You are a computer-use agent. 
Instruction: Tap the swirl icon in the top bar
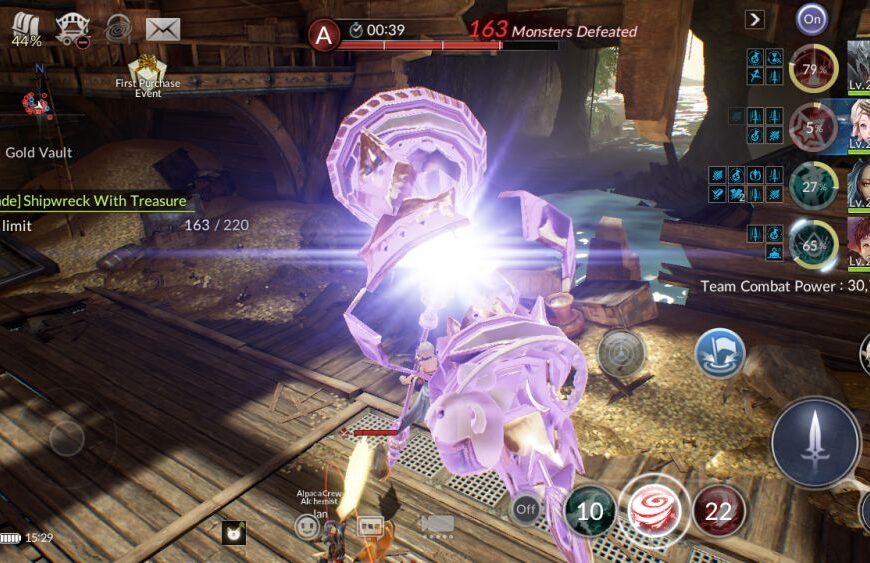(x=118, y=28)
